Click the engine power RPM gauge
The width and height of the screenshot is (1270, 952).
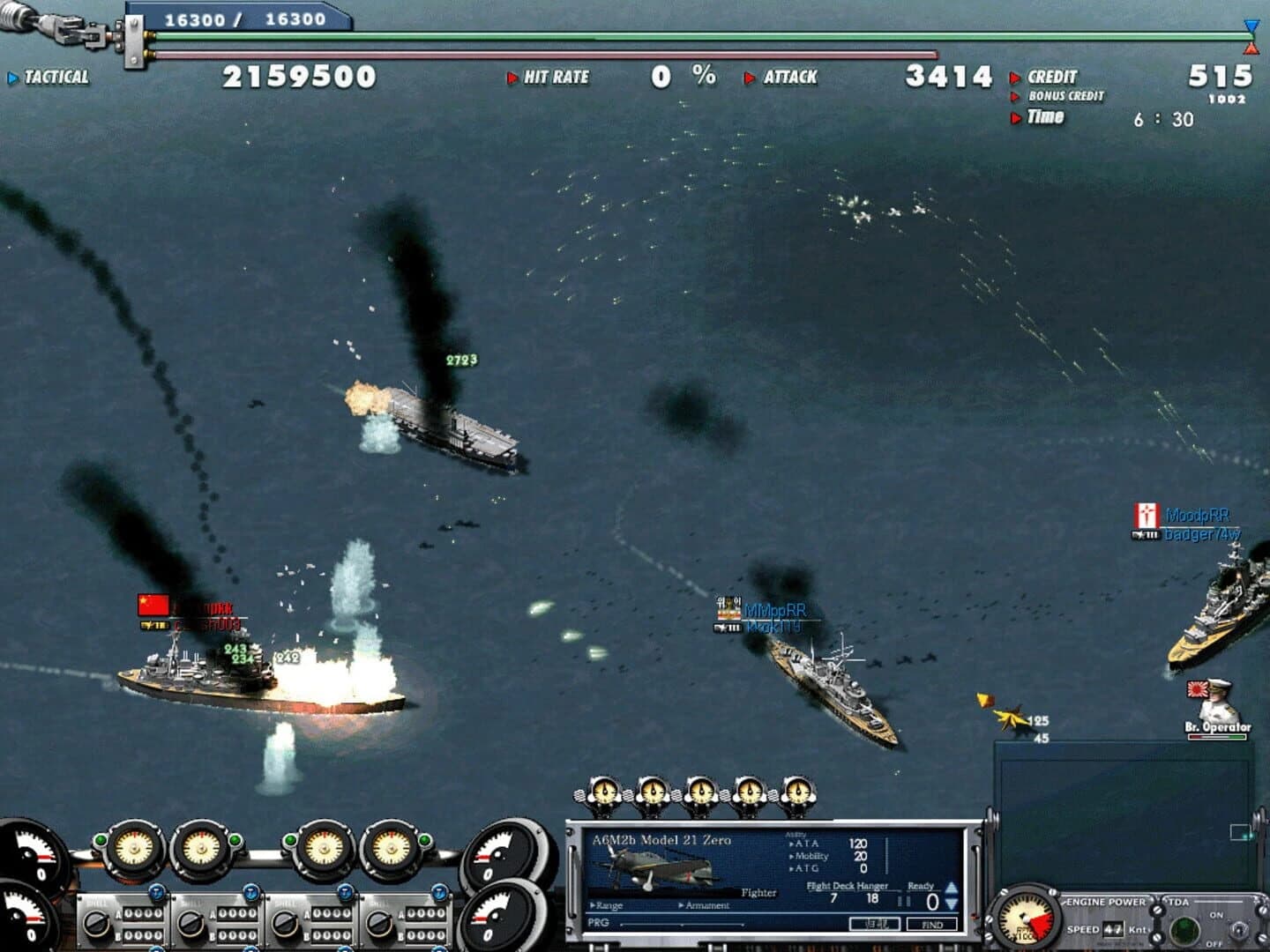(1024, 920)
